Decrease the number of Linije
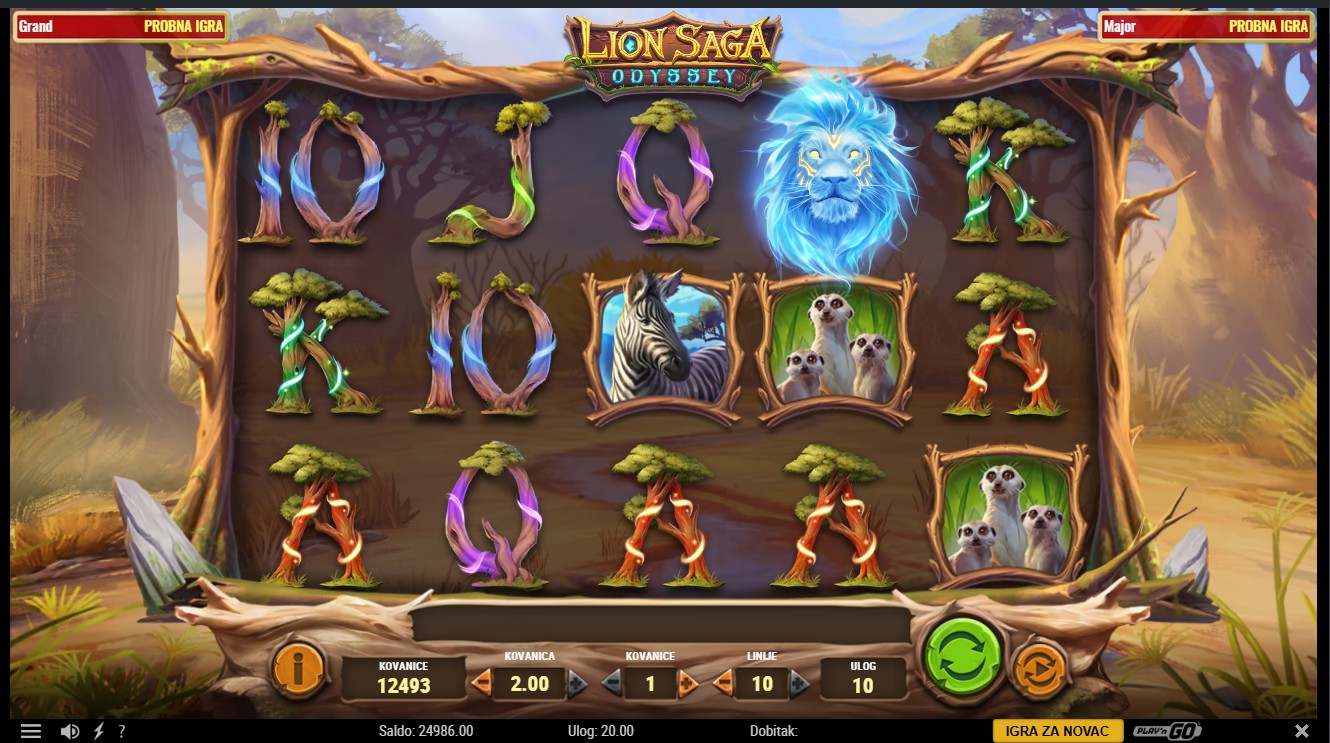The width and height of the screenshot is (1330, 743). pyautogui.click(x=723, y=684)
